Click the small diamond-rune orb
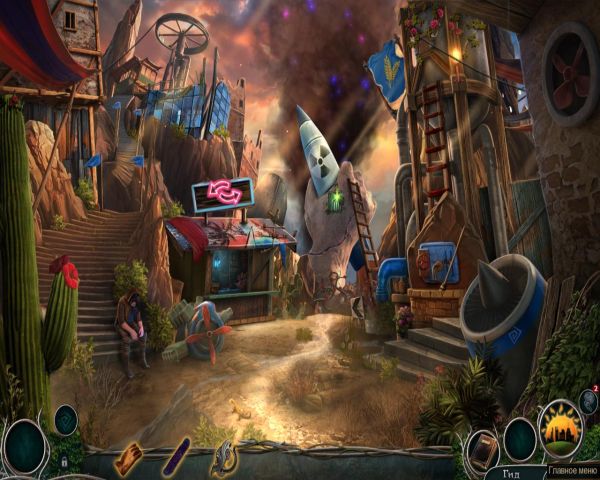Screen dimensions: 600x480 (x=66, y=419)
